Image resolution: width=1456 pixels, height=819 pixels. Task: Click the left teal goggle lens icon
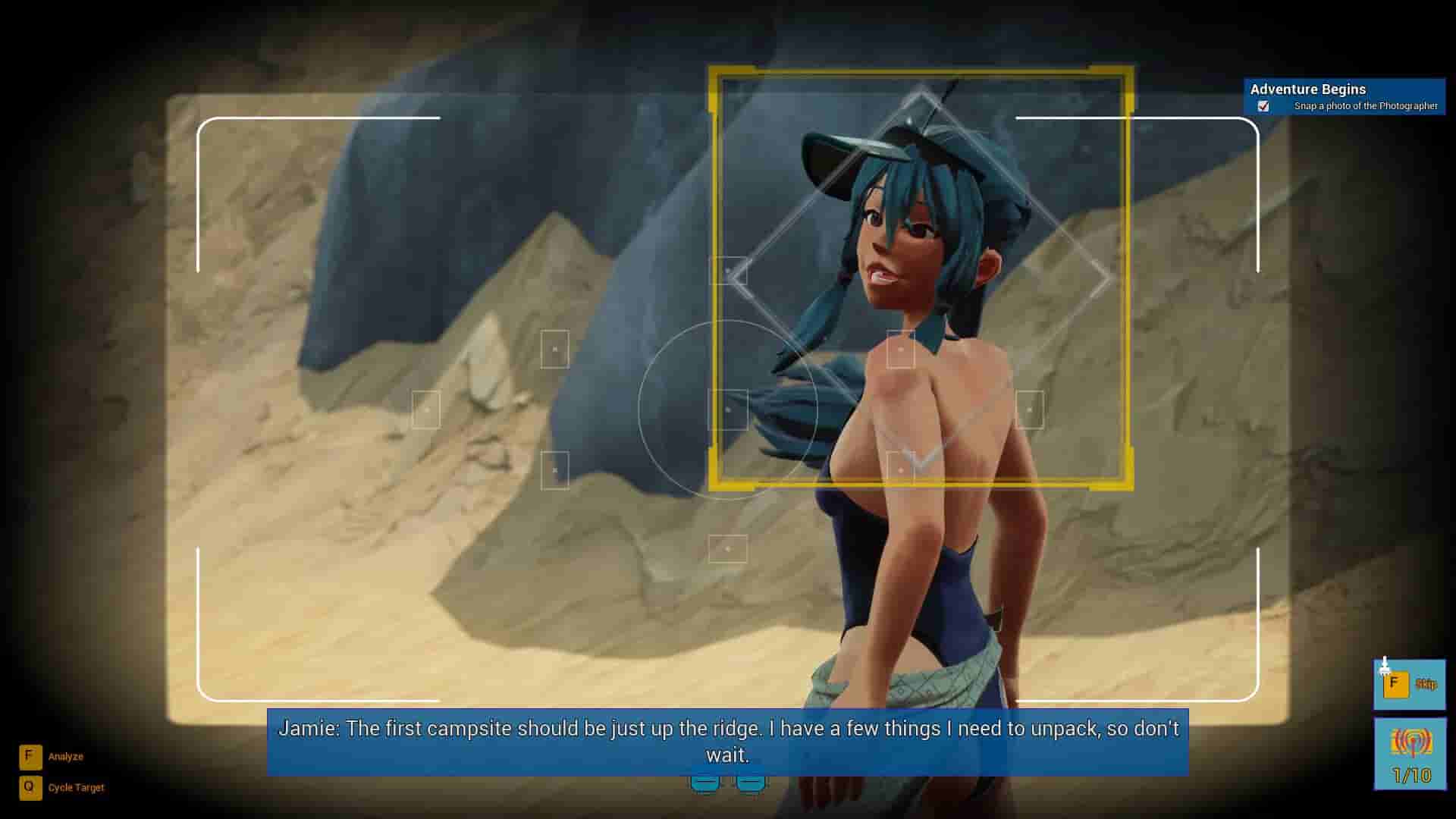point(707,781)
